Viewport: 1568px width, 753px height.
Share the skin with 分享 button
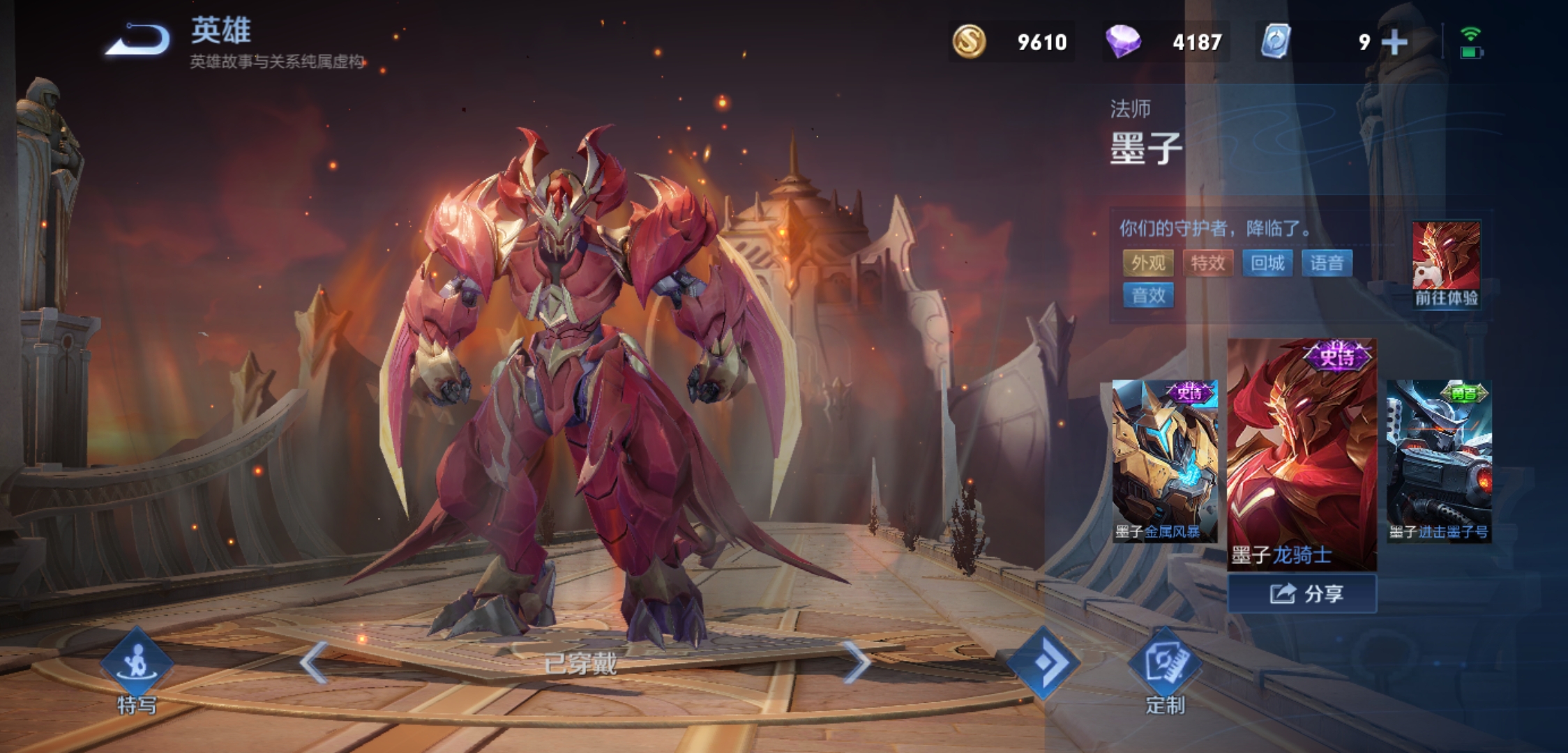[1302, 594]
